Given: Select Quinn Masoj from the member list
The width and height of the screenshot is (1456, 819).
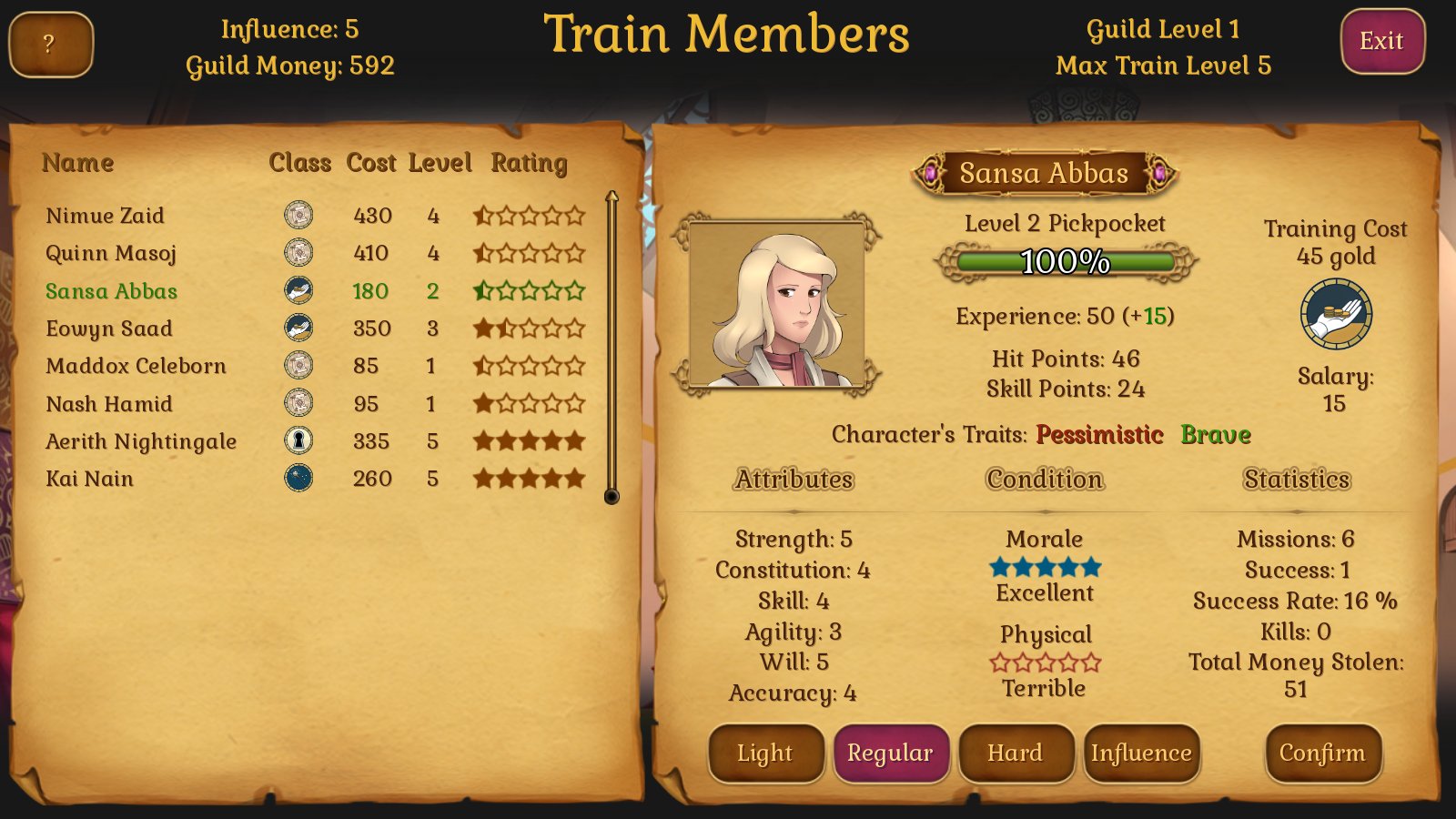Looking at the screenshot, I should [110, 253].
